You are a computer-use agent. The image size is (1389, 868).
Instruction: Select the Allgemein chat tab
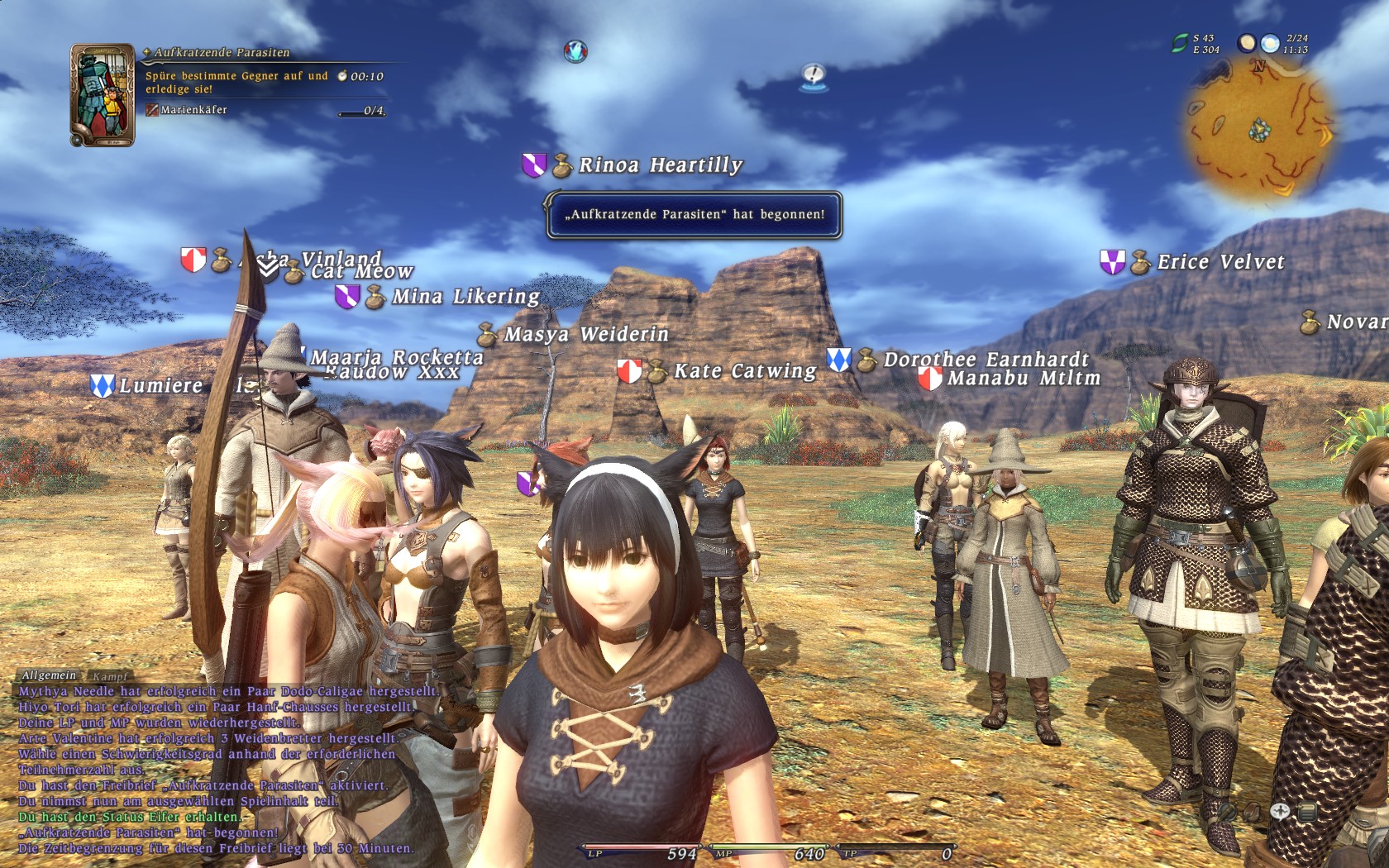[x=49, y=675]
